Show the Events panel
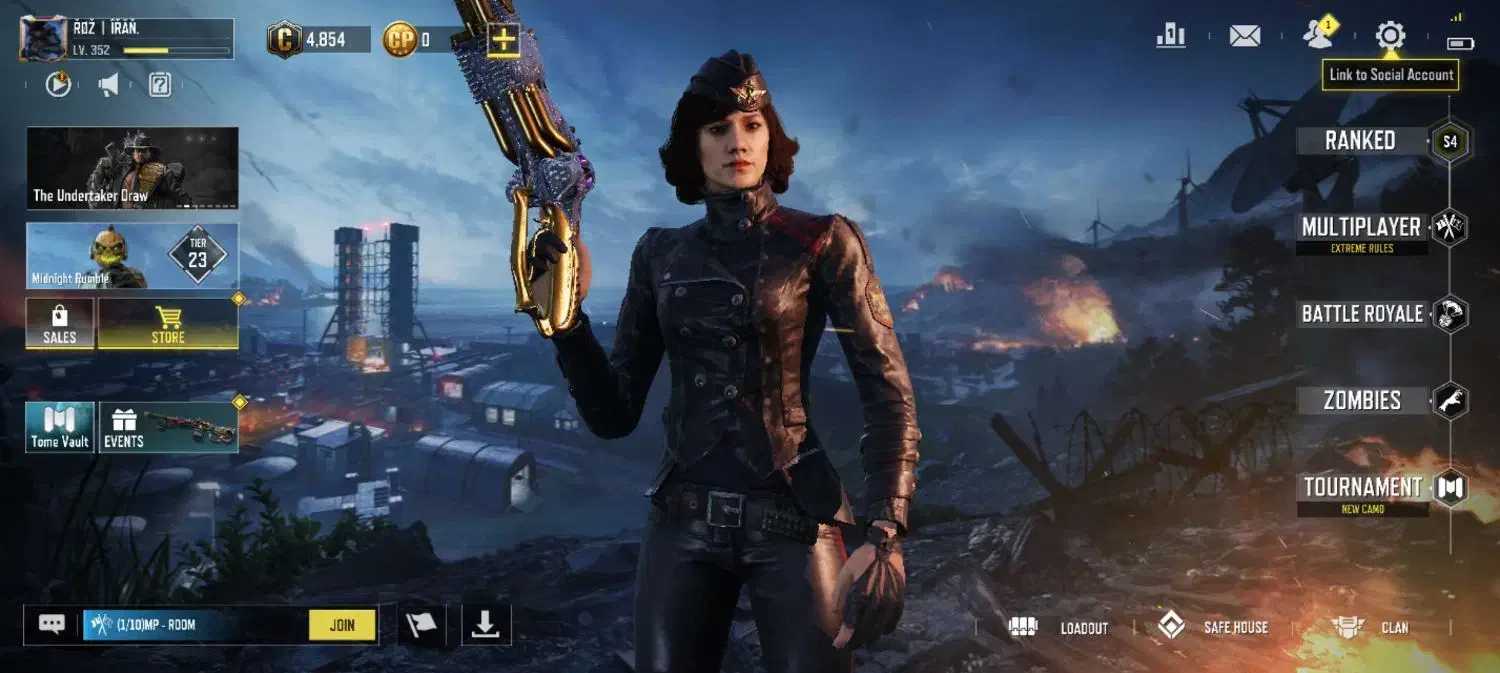 pos(168,427)
